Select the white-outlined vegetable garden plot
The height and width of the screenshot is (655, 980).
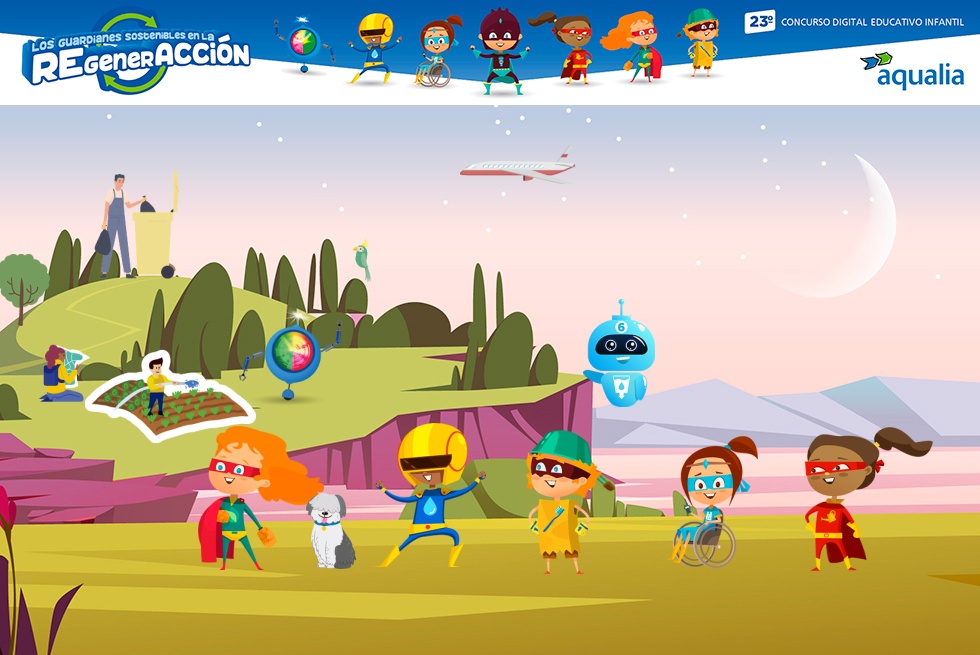tap(169, 400)
